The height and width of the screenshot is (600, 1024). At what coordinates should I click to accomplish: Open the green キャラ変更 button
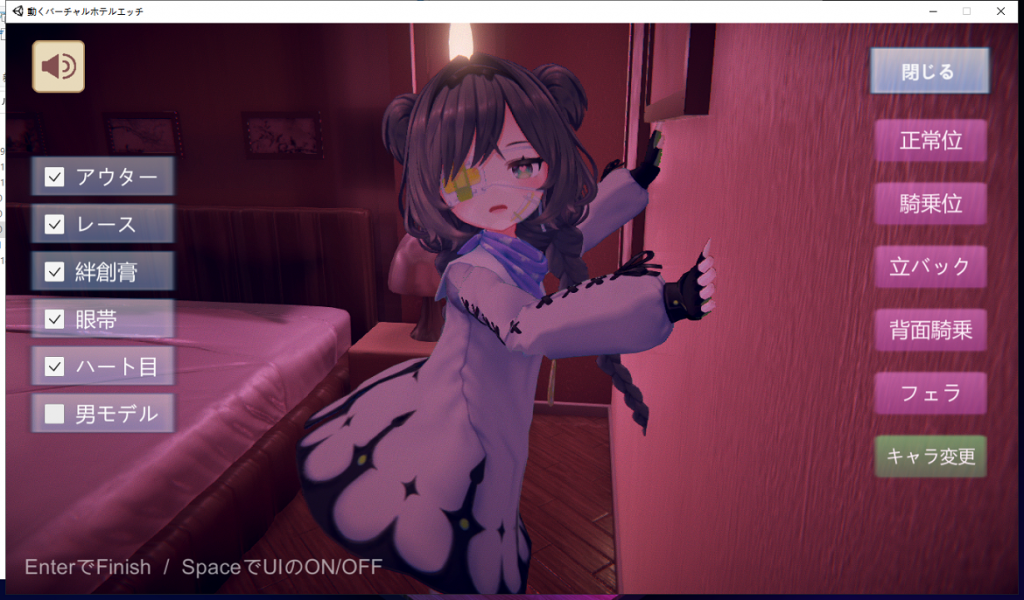tap(930, 457)
